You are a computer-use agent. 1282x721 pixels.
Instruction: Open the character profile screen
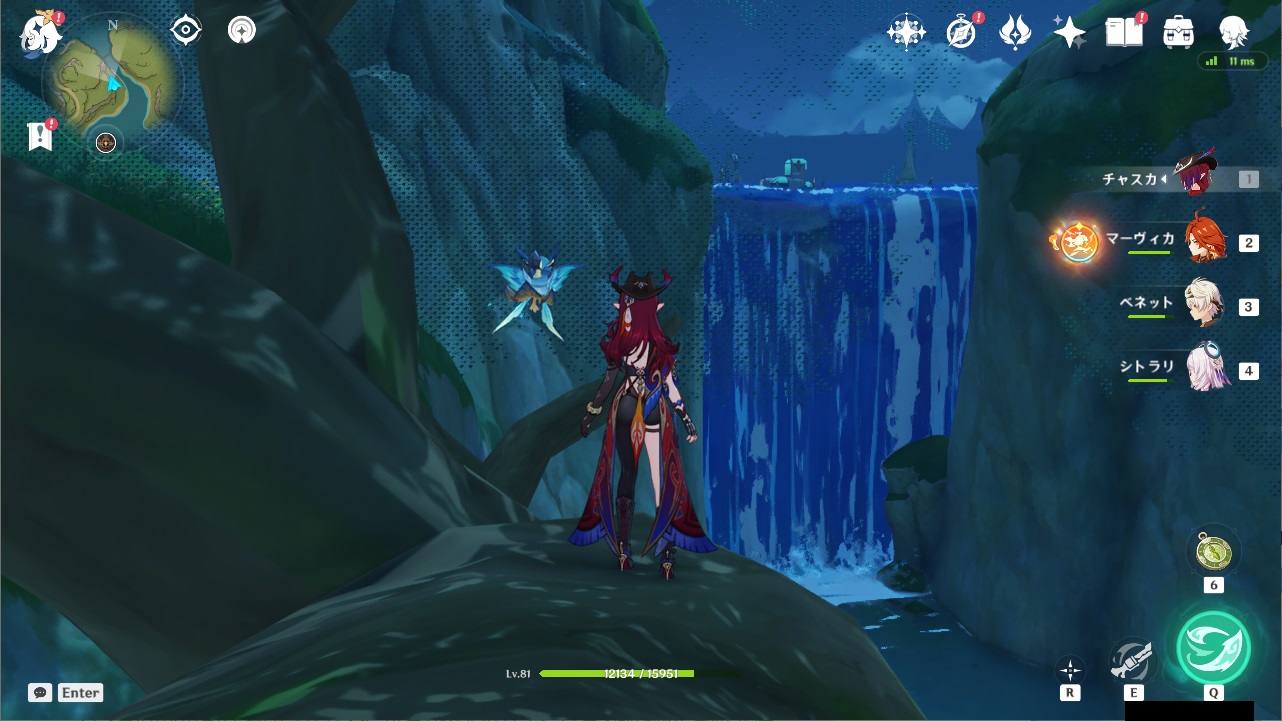1234,33
